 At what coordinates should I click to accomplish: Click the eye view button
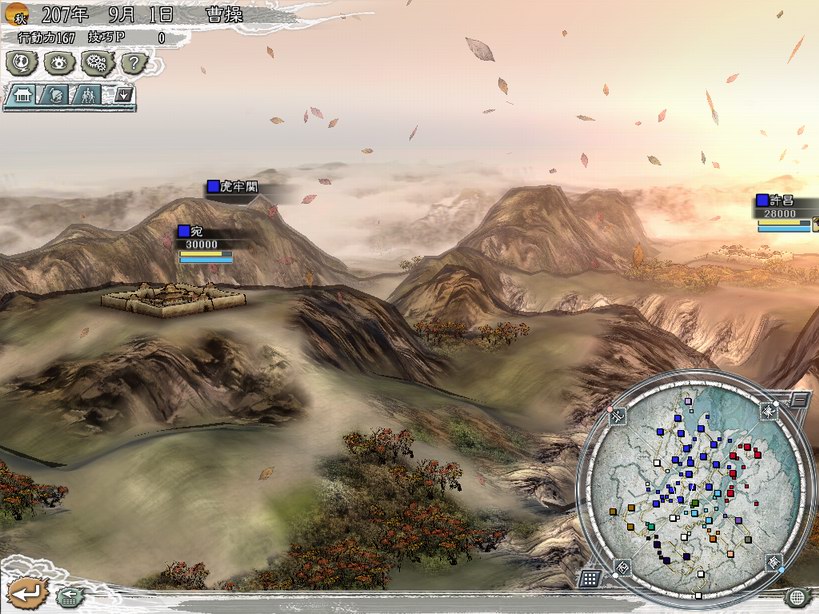pos(58,63)
